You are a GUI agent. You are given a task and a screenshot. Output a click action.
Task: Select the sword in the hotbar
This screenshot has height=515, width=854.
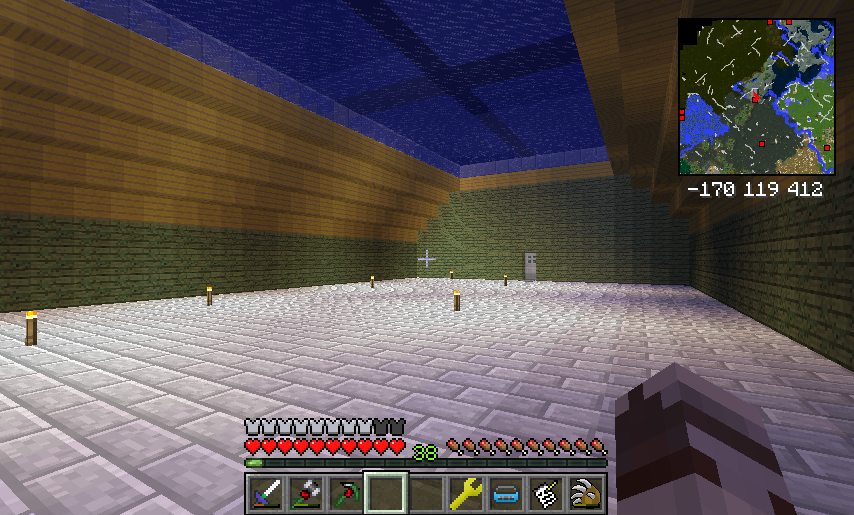(265, 492)
